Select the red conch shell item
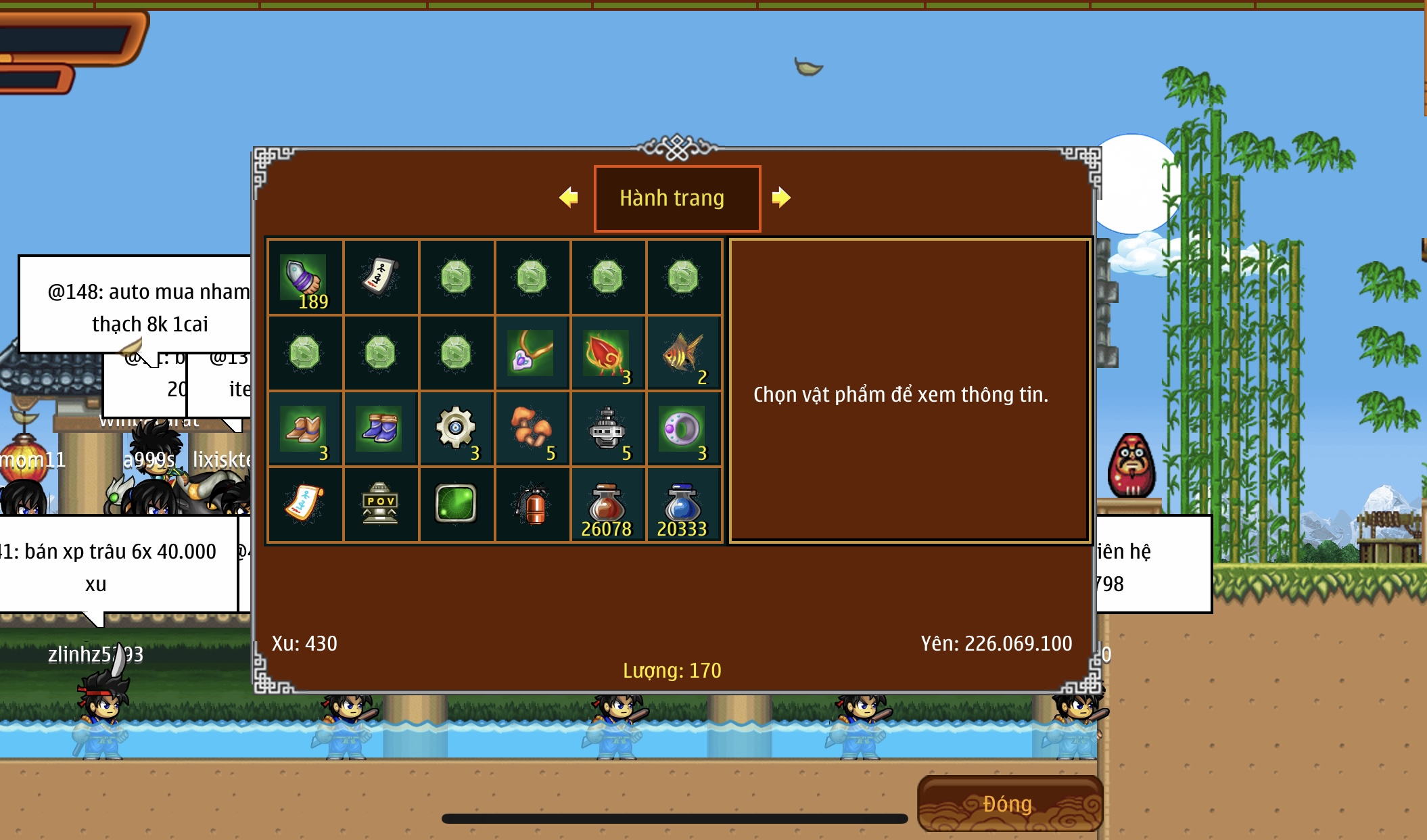Screen dimensions: 1427x840 (607, 353)
